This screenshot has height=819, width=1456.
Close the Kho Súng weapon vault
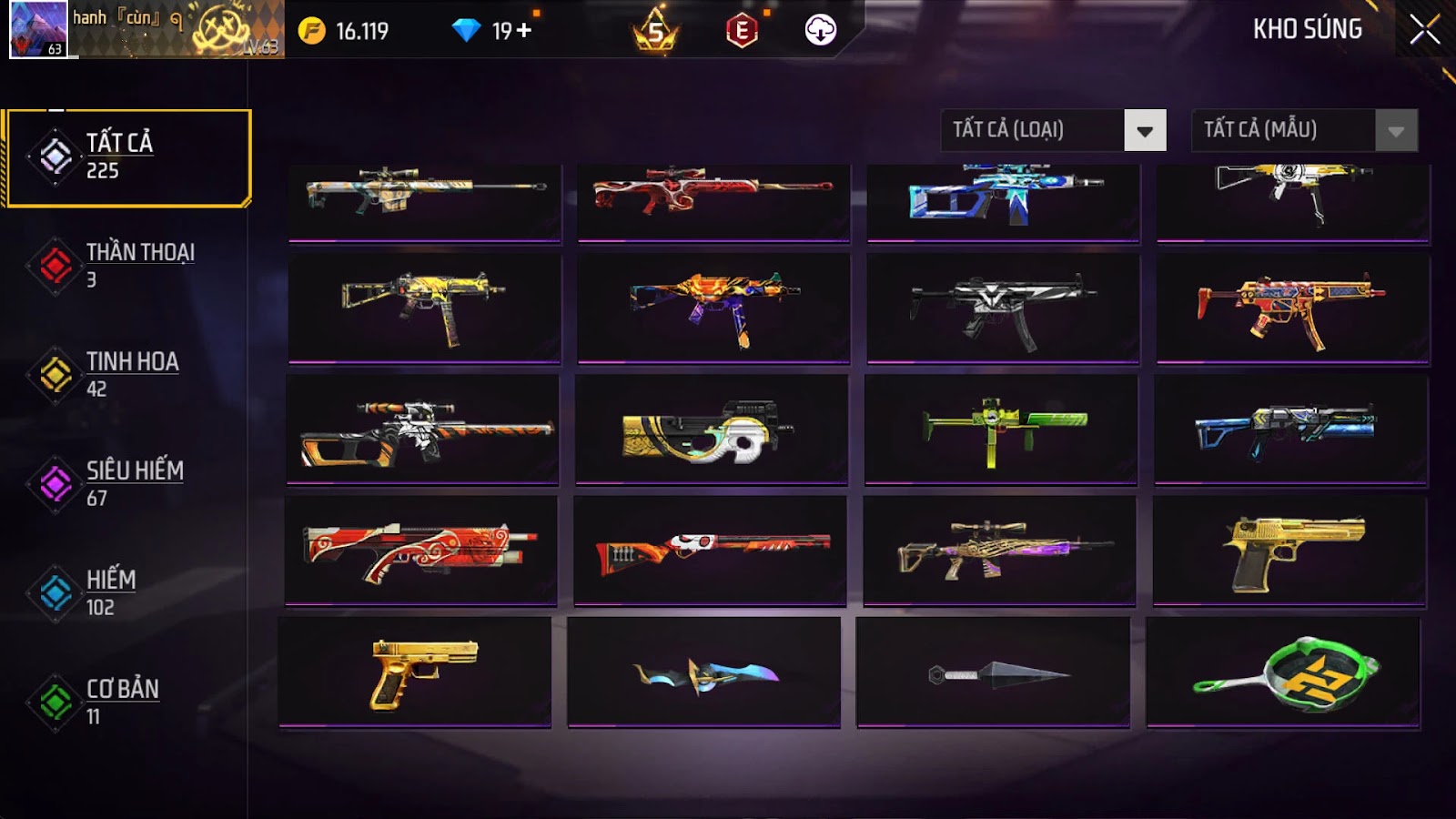point(1424,30)
